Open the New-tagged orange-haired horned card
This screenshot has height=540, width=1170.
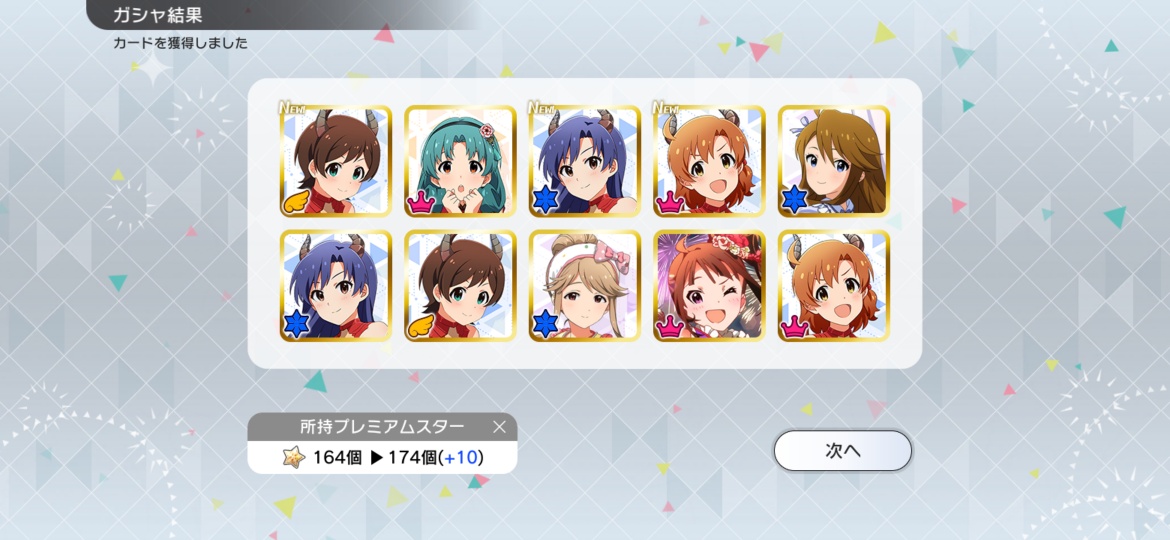709,161
